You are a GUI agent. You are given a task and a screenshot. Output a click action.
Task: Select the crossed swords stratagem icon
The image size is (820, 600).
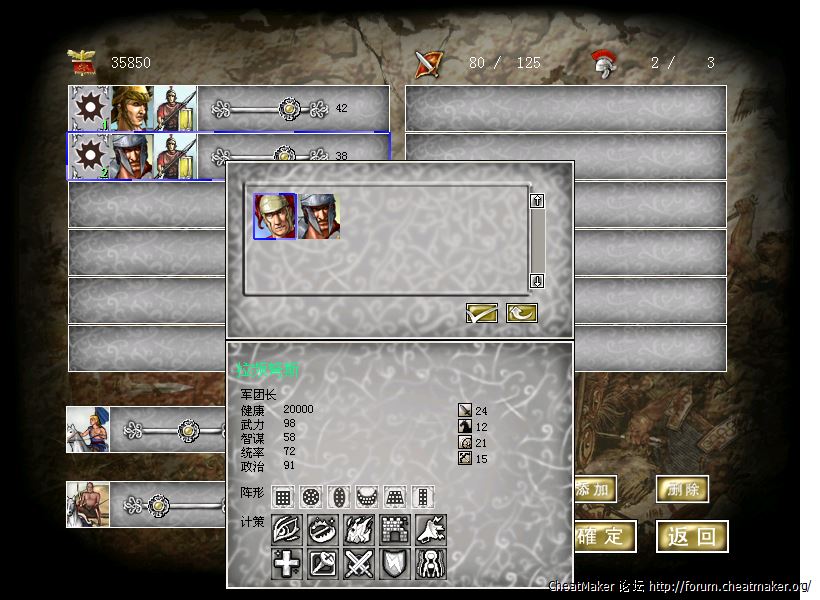(x=359, y=564)
